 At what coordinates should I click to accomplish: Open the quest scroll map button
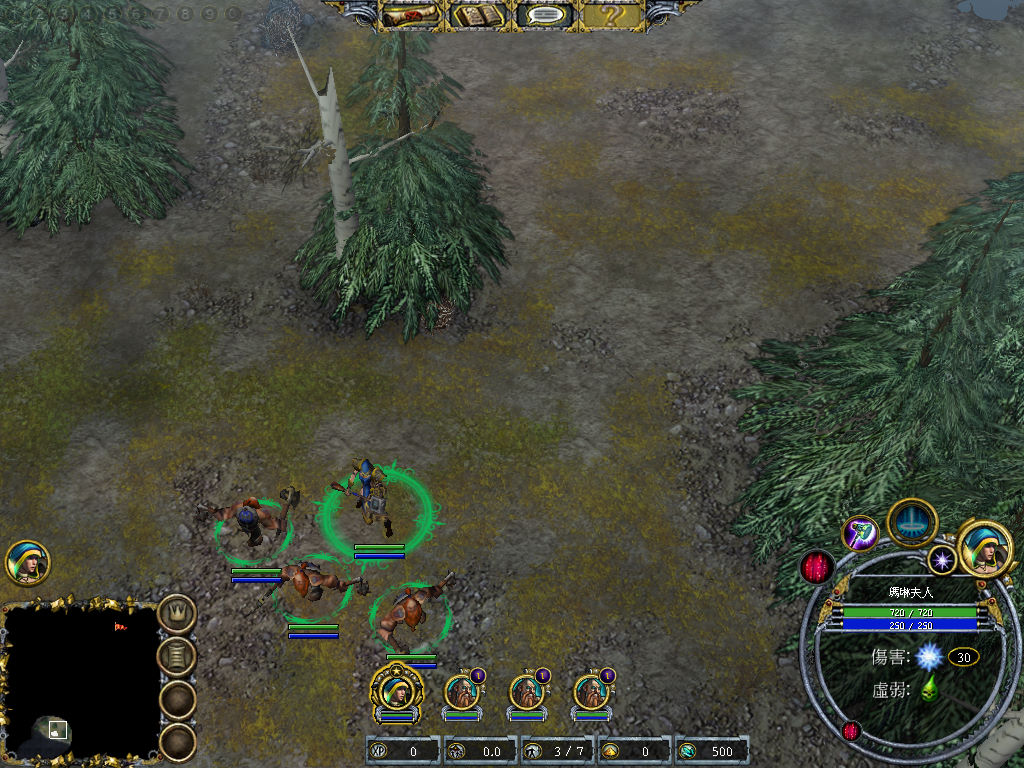click(413, 16)
